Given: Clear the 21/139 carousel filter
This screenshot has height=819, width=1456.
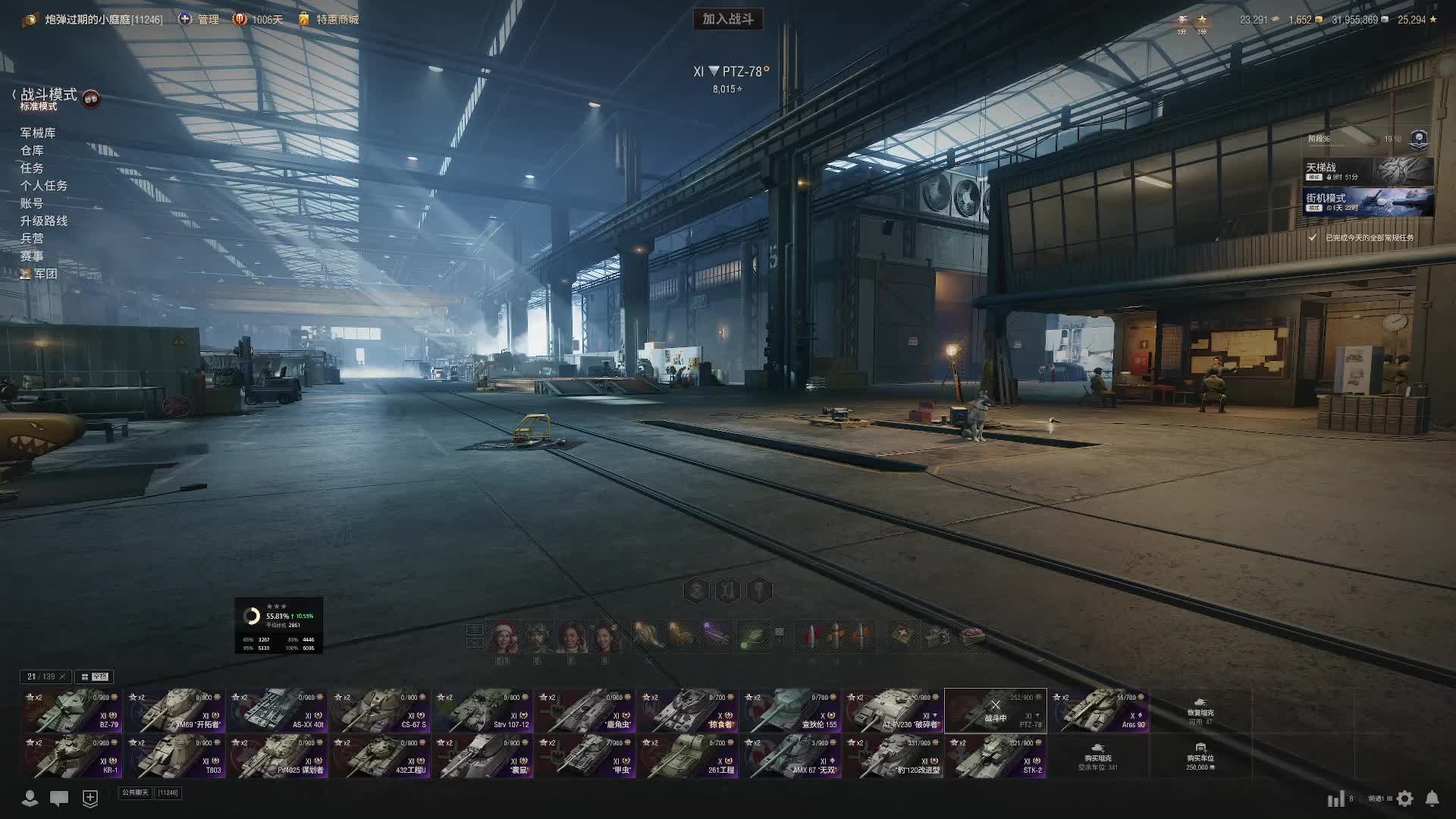Looking at the screenshot, I should [x=63, y=676].
